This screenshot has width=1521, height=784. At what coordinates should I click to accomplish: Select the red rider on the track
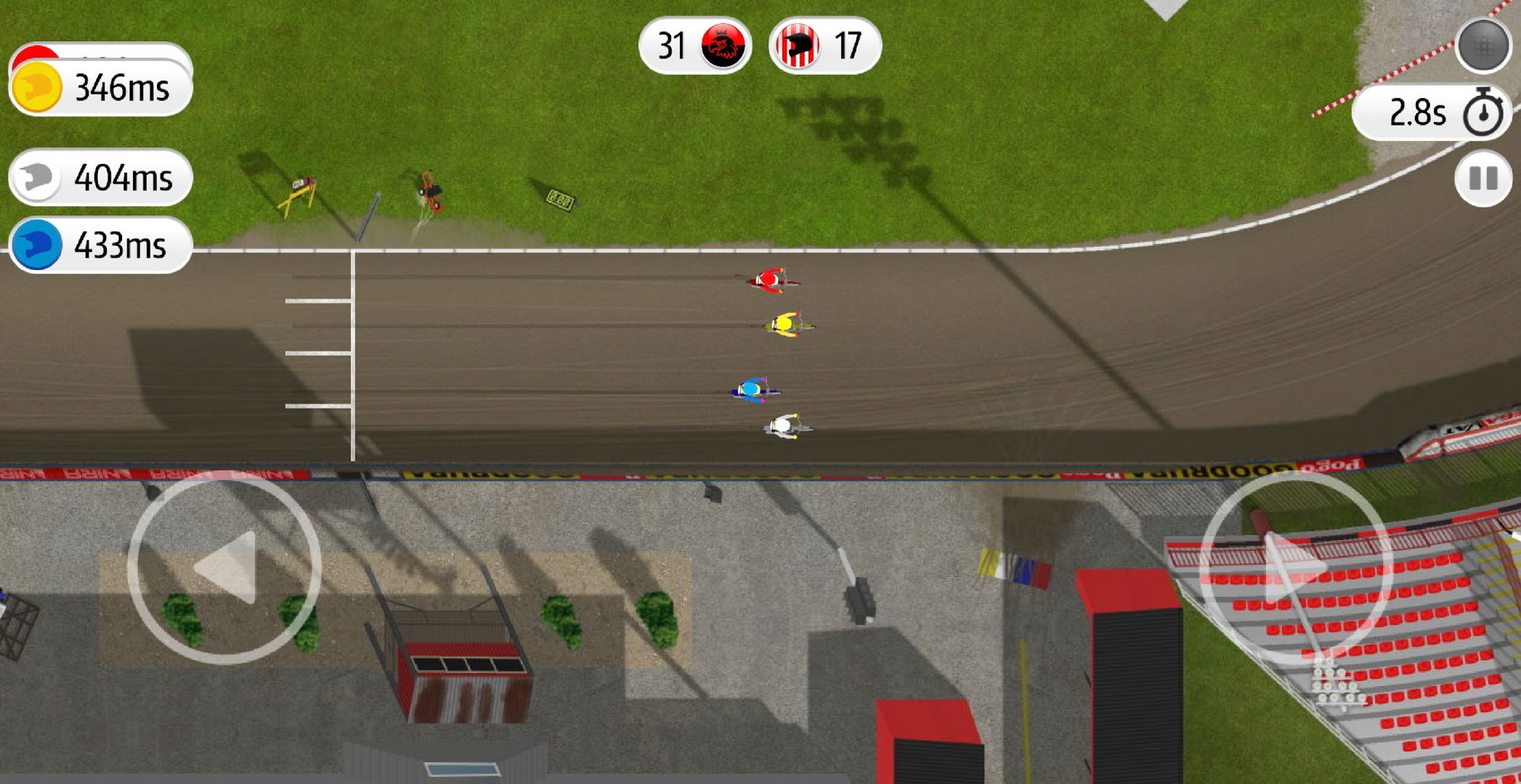point(770,280)
